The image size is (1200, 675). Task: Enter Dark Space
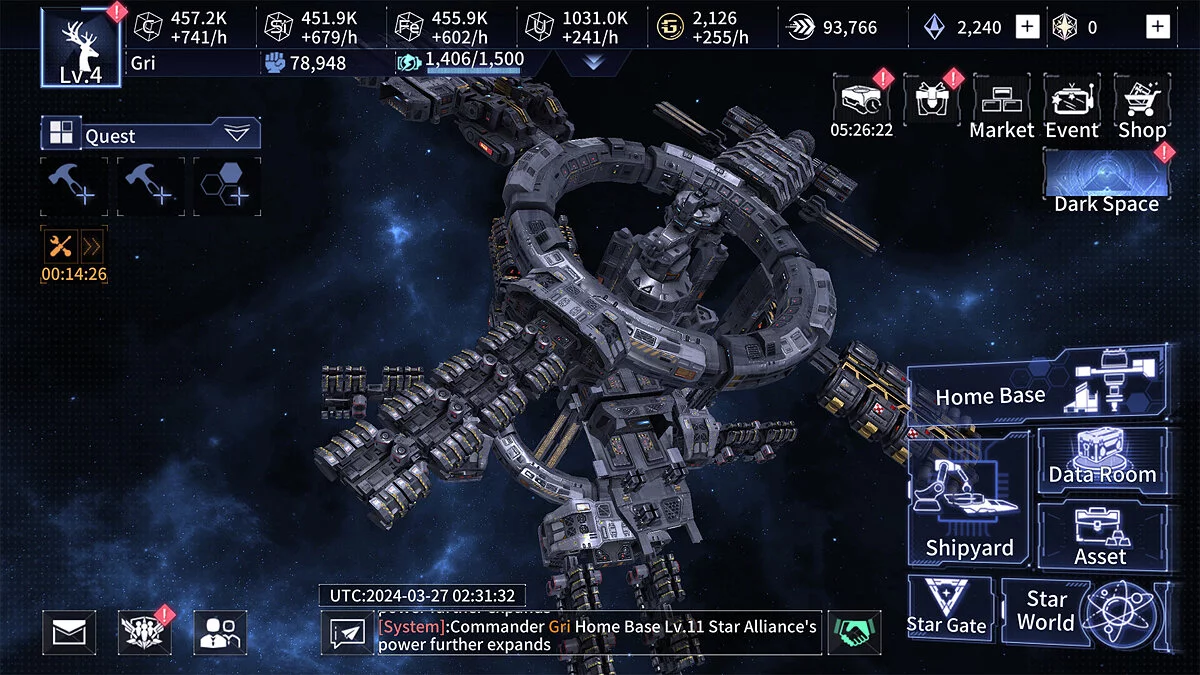point(1106,182)
